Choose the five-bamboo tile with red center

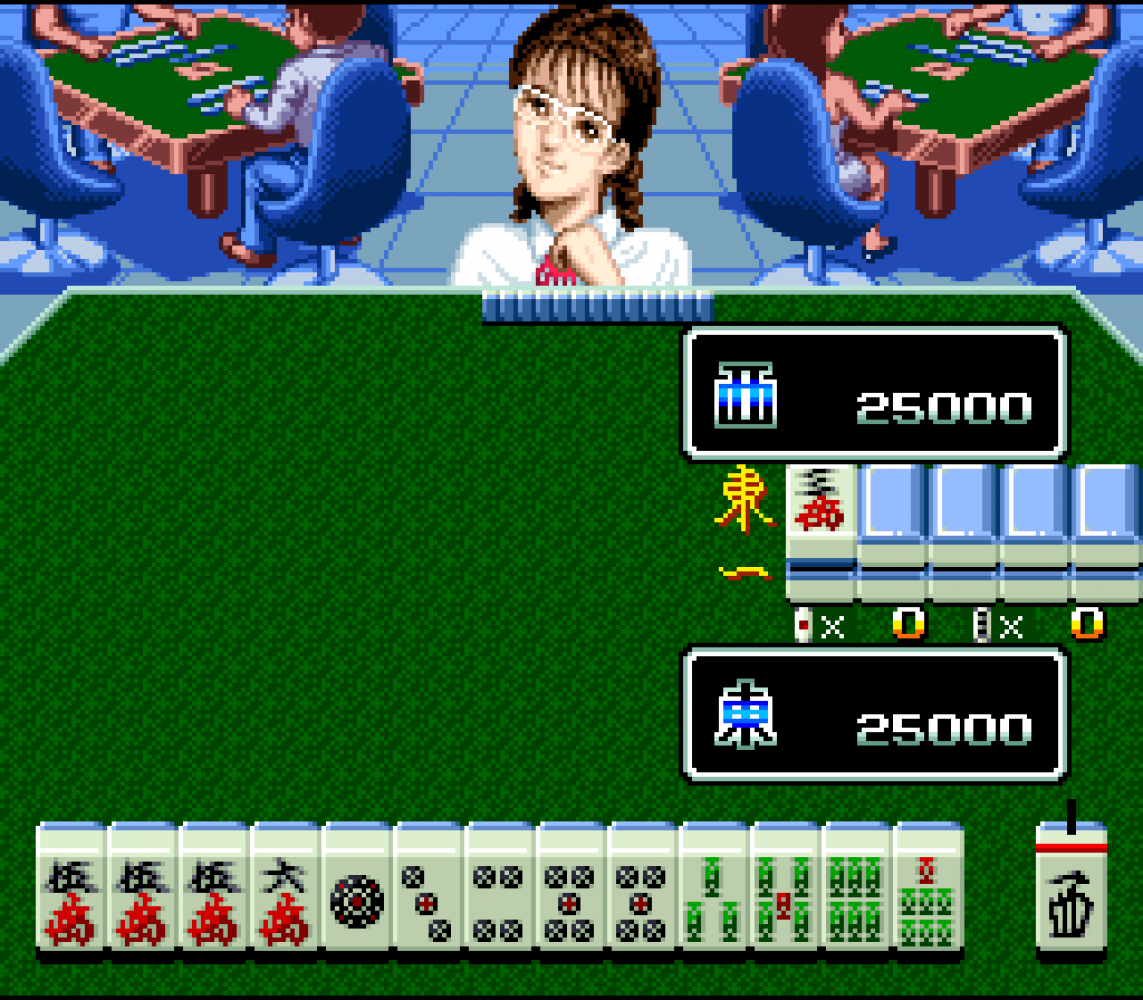pos(785,888)
